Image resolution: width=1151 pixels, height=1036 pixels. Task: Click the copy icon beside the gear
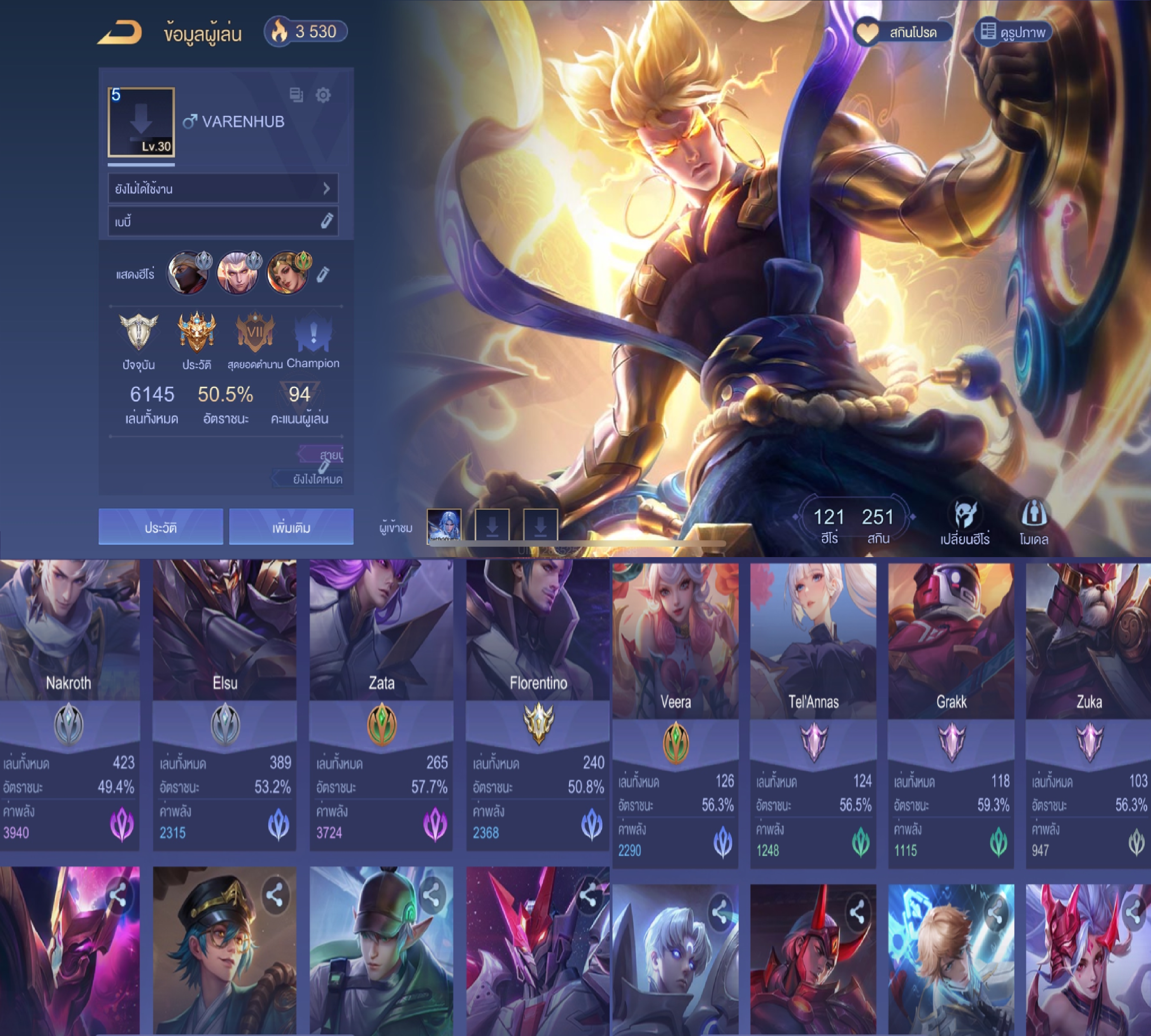[296, 95]
